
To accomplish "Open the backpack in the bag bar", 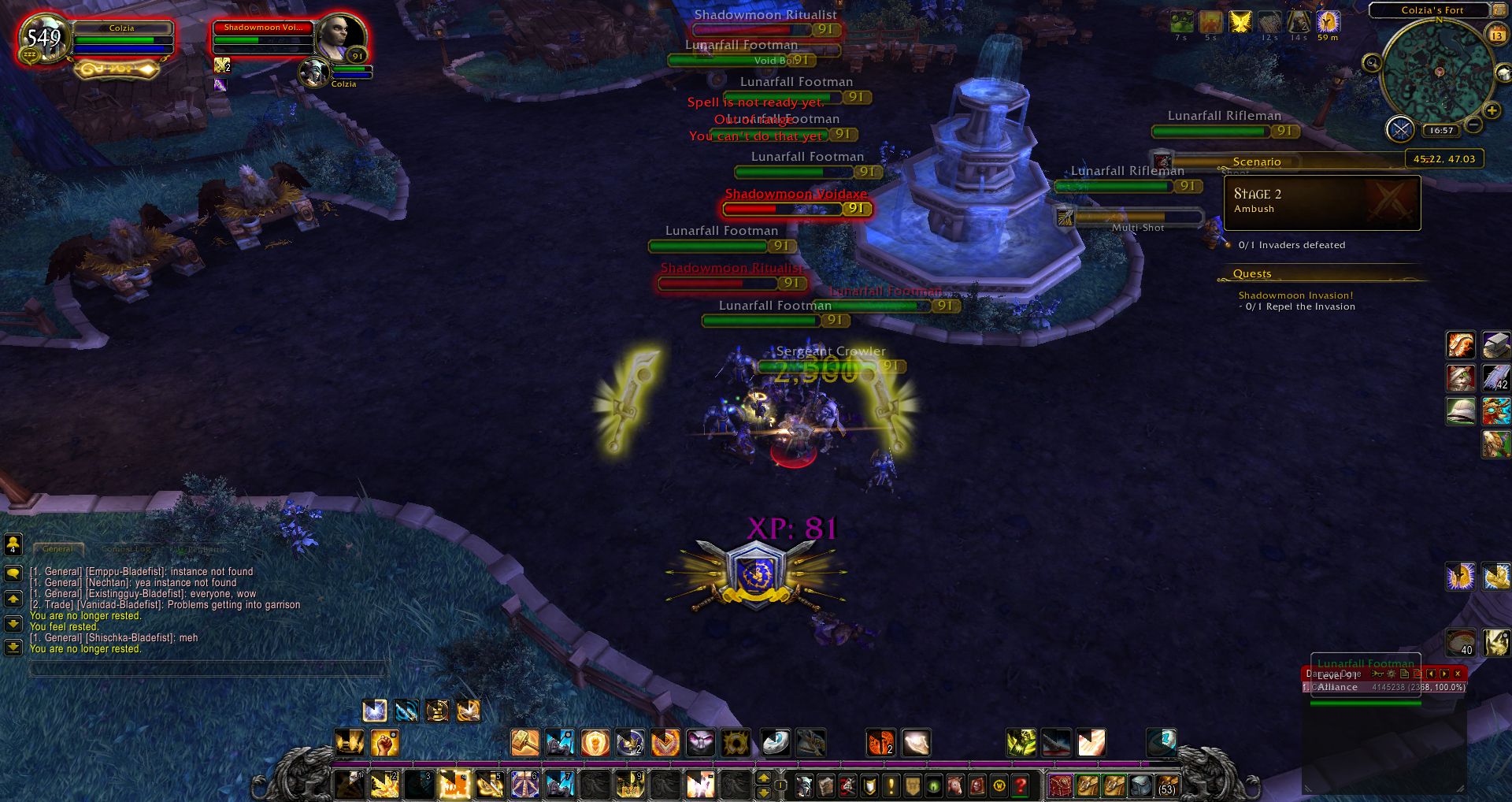I will point(1166,786).
